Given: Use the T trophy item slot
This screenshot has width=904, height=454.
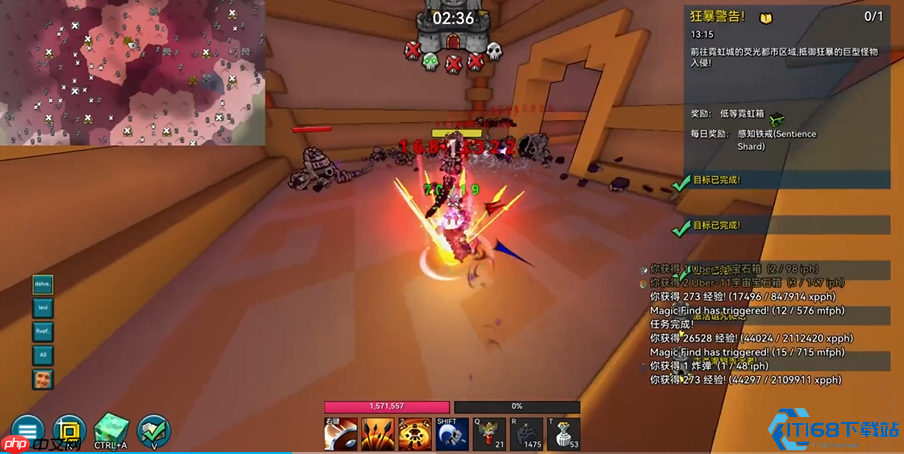Looking at the screenshot, I should (563, 433).
